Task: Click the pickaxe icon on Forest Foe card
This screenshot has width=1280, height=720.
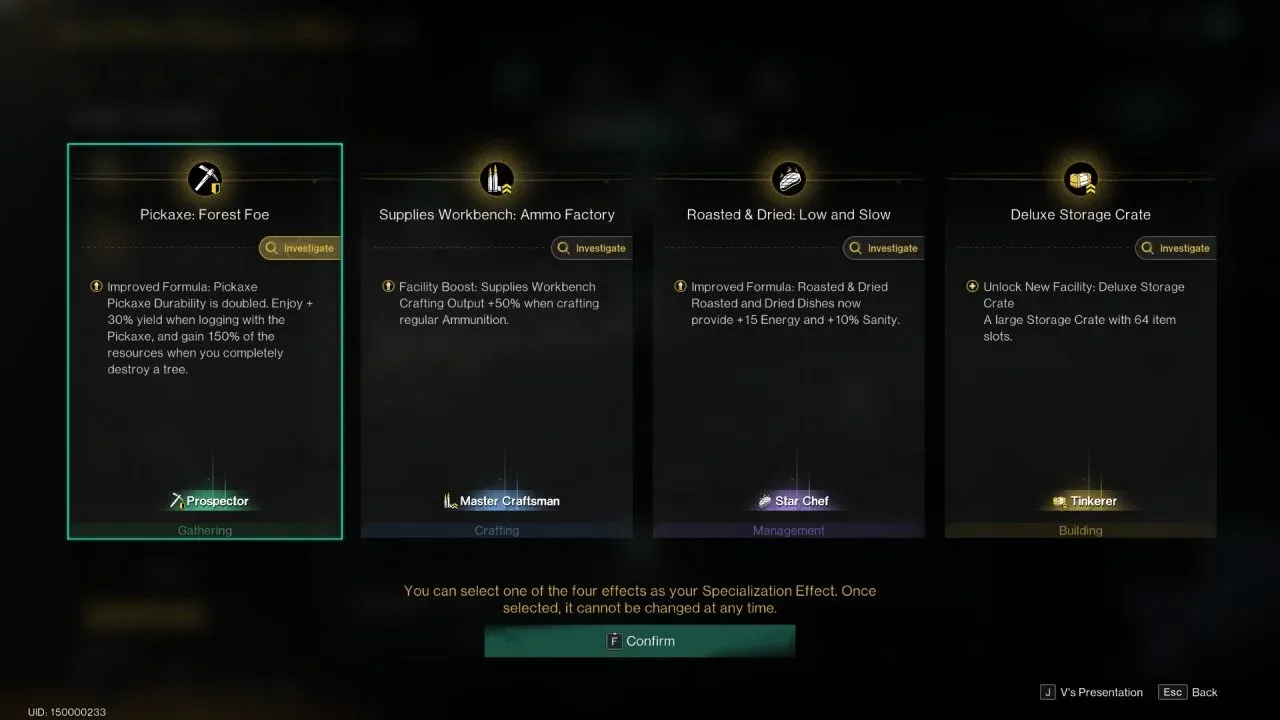Action: (x=204, y=178)
